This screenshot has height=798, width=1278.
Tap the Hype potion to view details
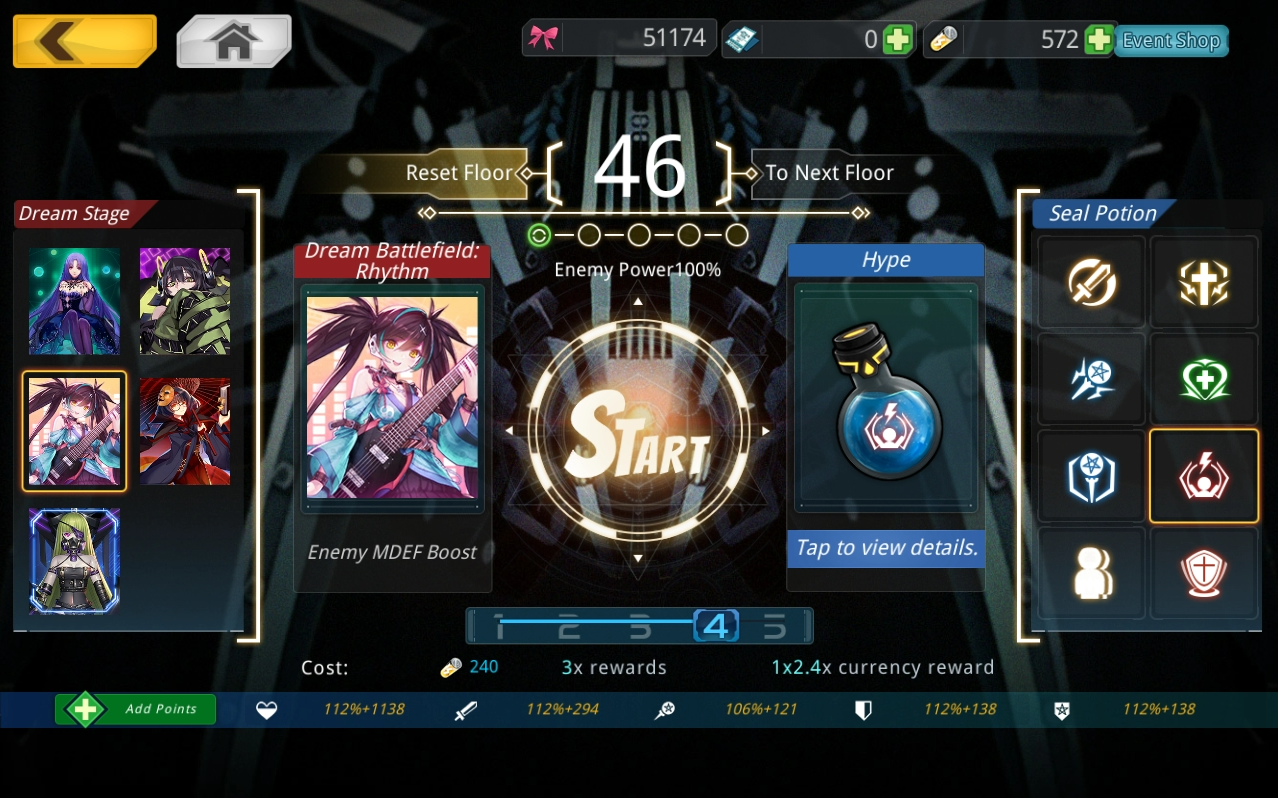tap(885, 405)
